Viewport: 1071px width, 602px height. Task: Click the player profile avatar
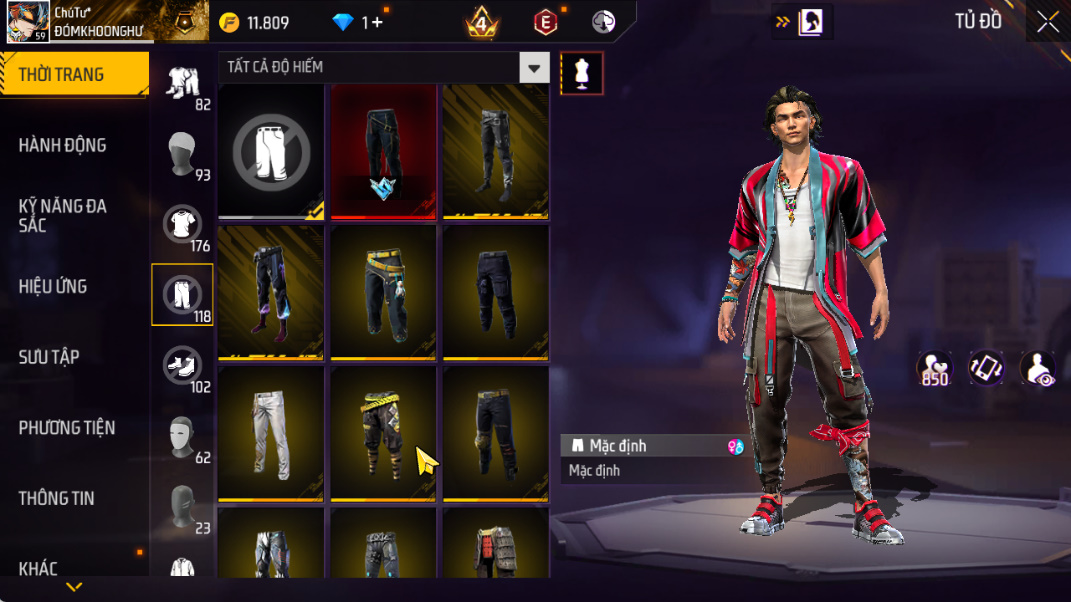(x=28, y=21)
